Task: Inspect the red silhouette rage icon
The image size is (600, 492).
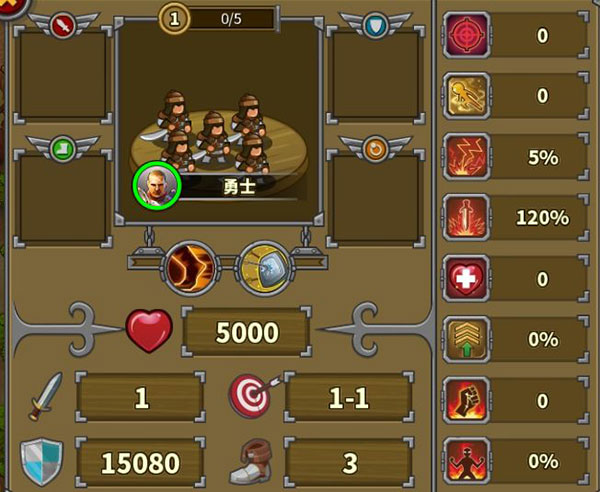Action: 466,460
